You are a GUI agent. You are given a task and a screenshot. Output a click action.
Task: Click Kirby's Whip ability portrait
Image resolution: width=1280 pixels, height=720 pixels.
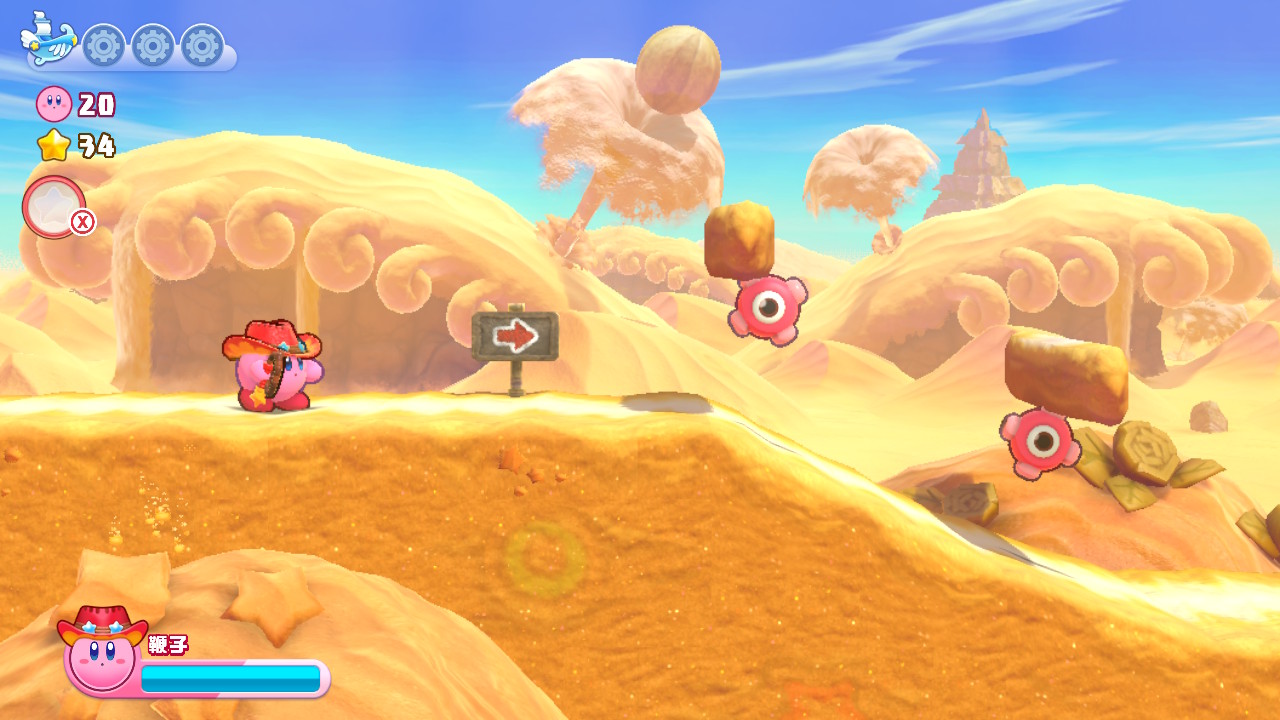(x=101, y=652)
